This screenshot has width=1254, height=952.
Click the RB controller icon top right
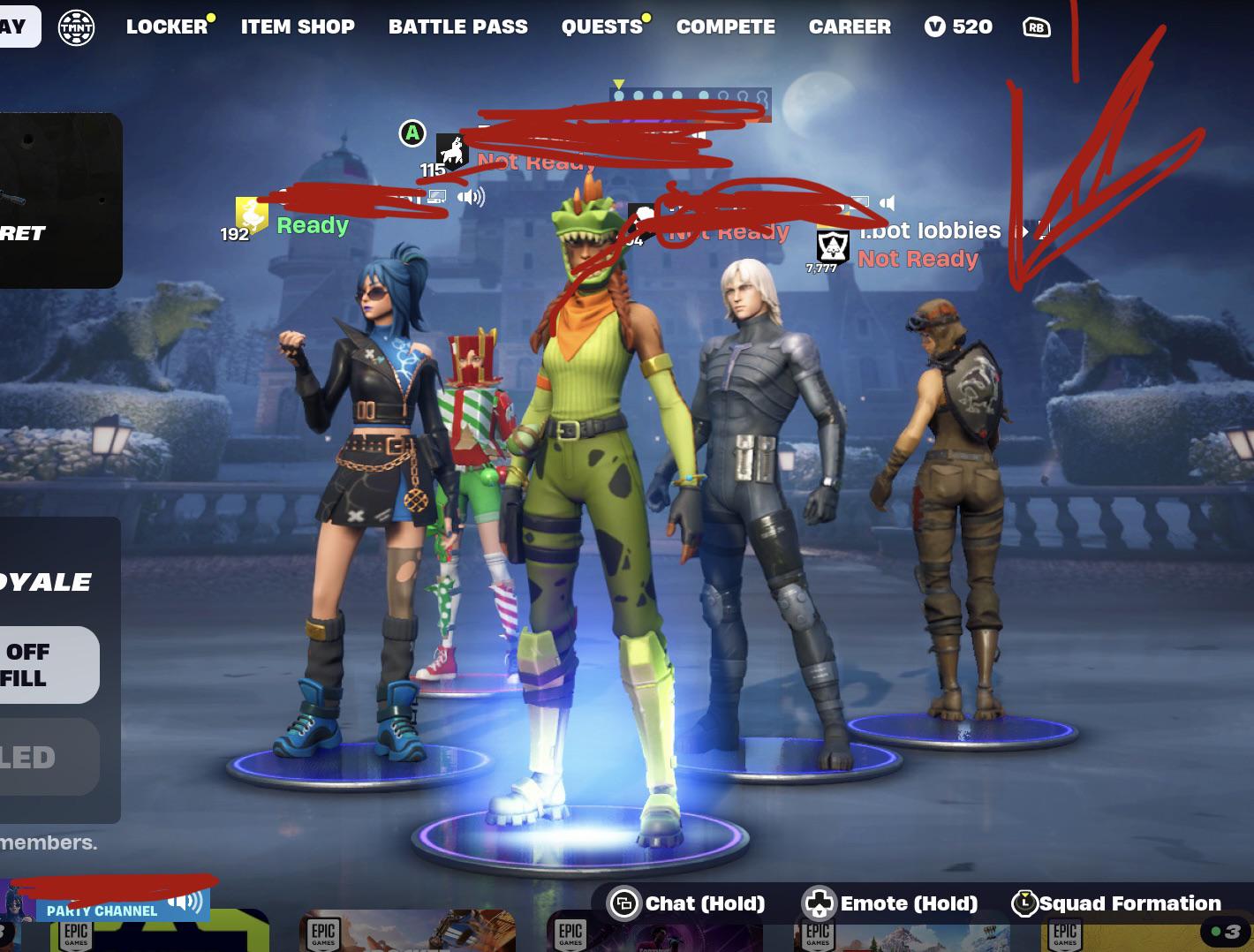pyautogui.click(x=1038, y=26)
